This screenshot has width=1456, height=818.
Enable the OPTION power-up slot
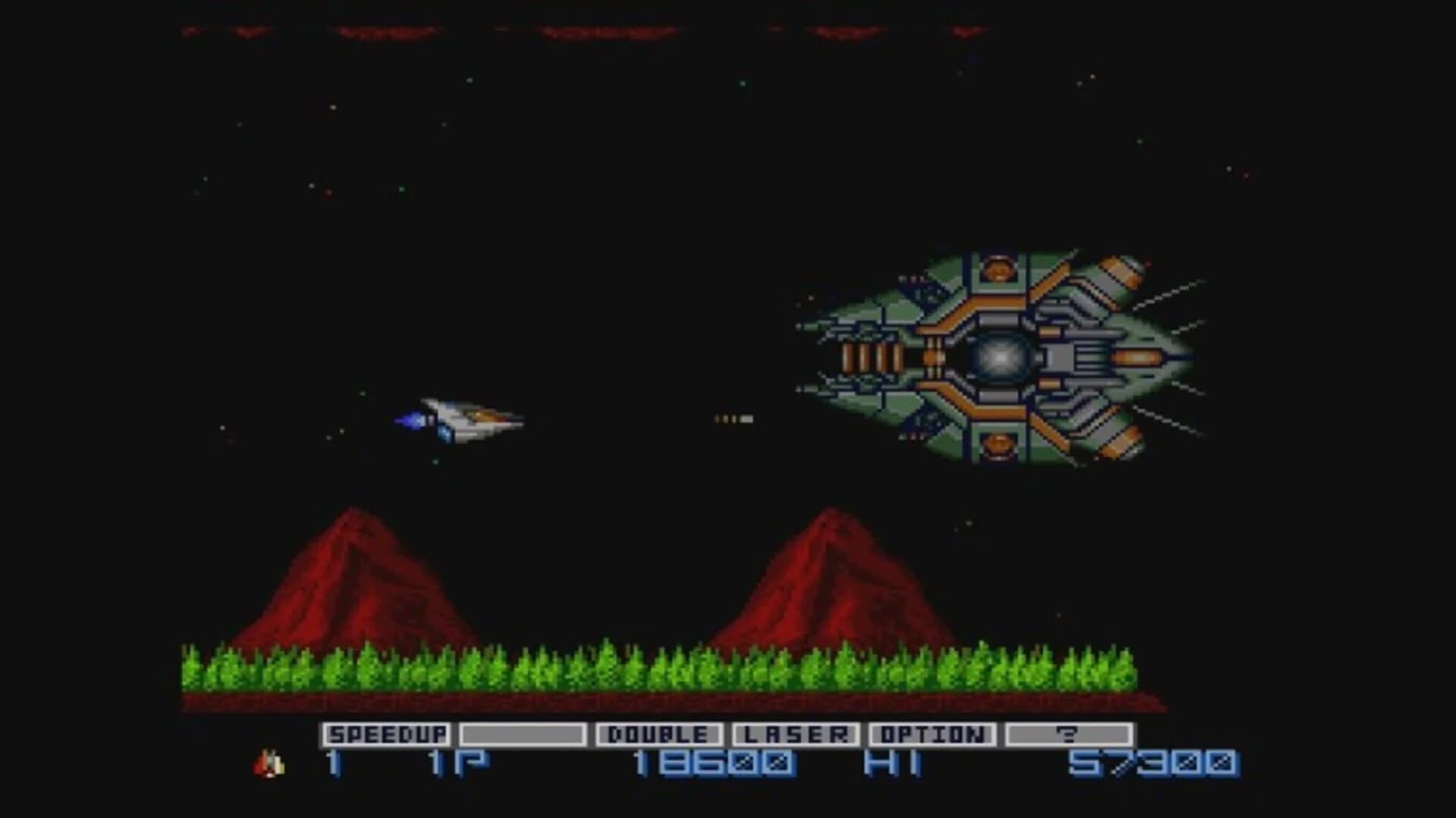(933, 734)
